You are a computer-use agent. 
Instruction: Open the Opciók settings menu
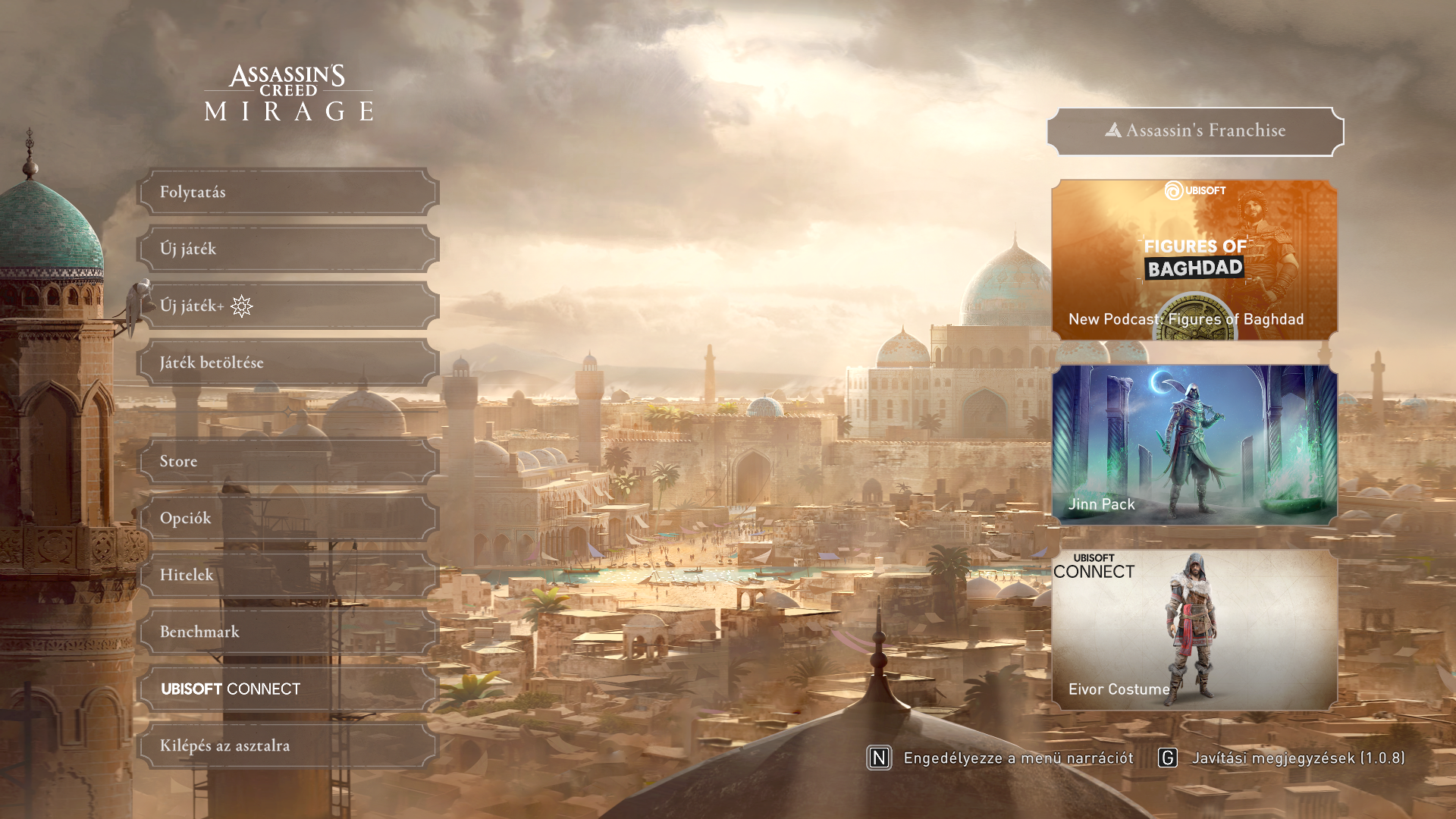288,519
